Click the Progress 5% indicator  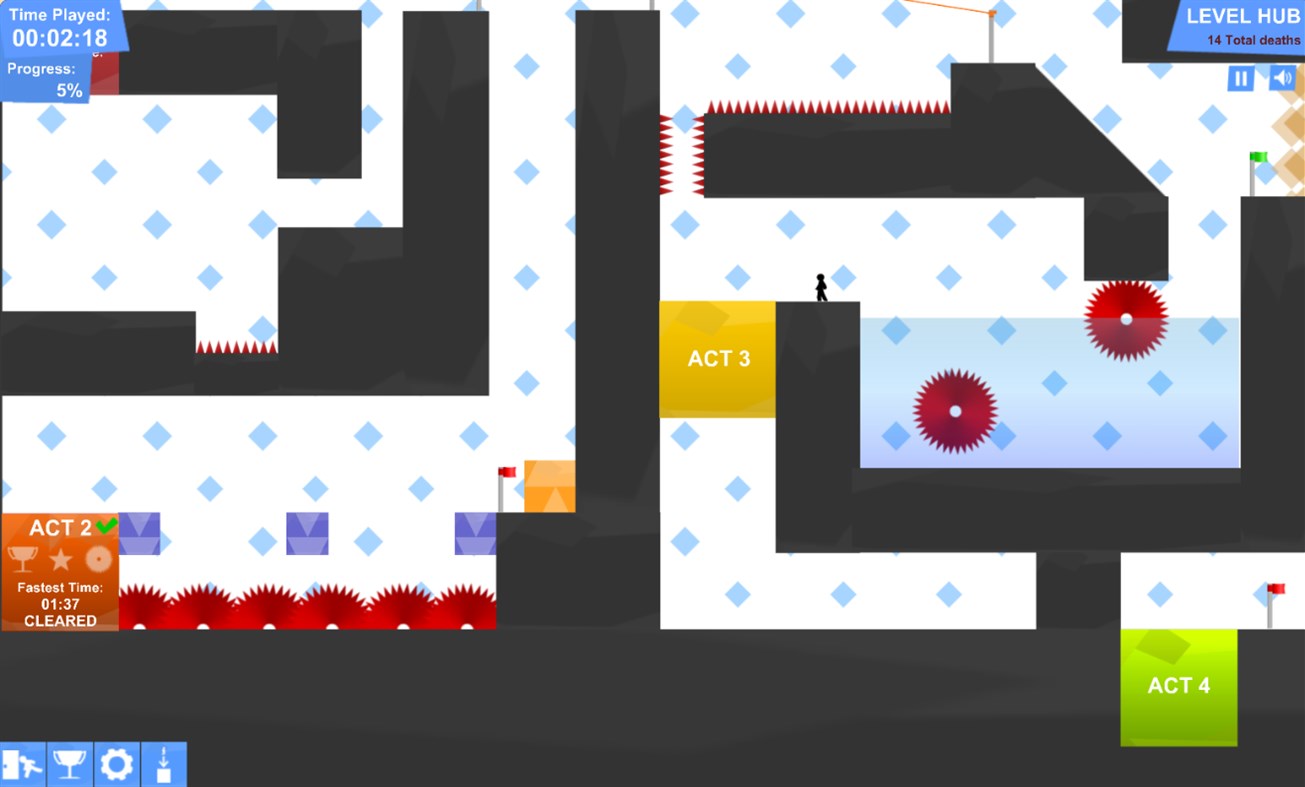(43, 79)
